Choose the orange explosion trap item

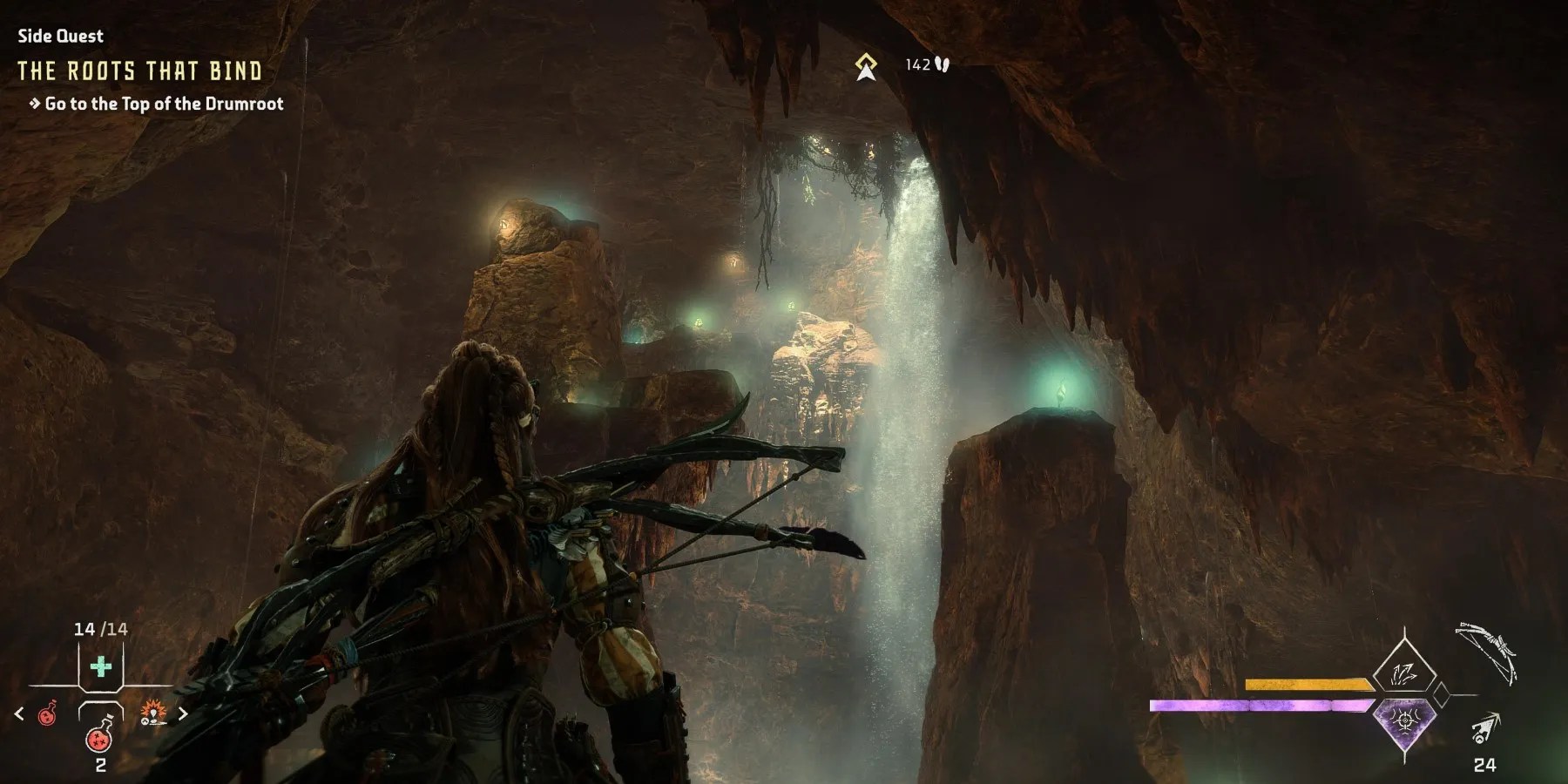tap(152, 714)
